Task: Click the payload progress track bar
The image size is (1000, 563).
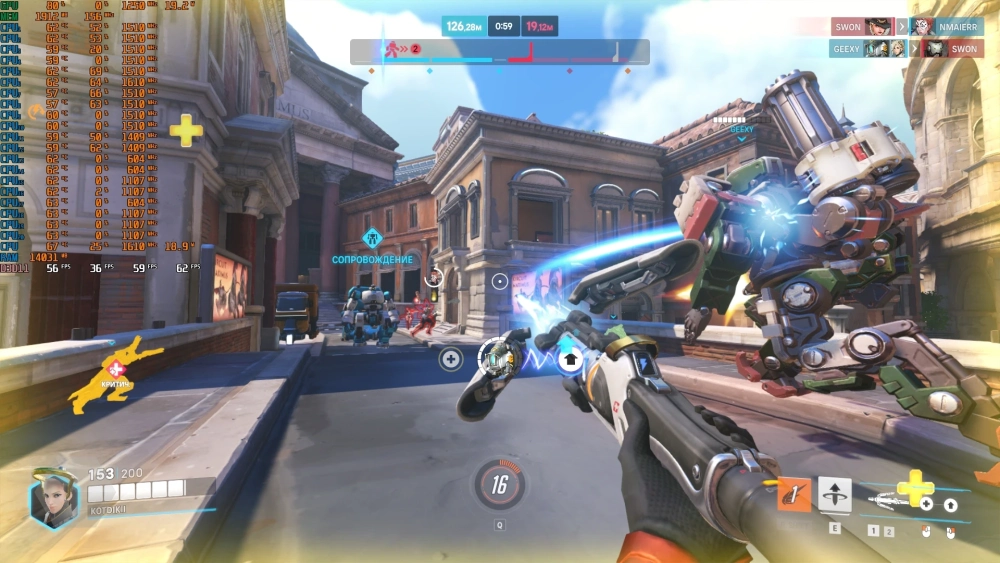Action: (x=499, y=52)
